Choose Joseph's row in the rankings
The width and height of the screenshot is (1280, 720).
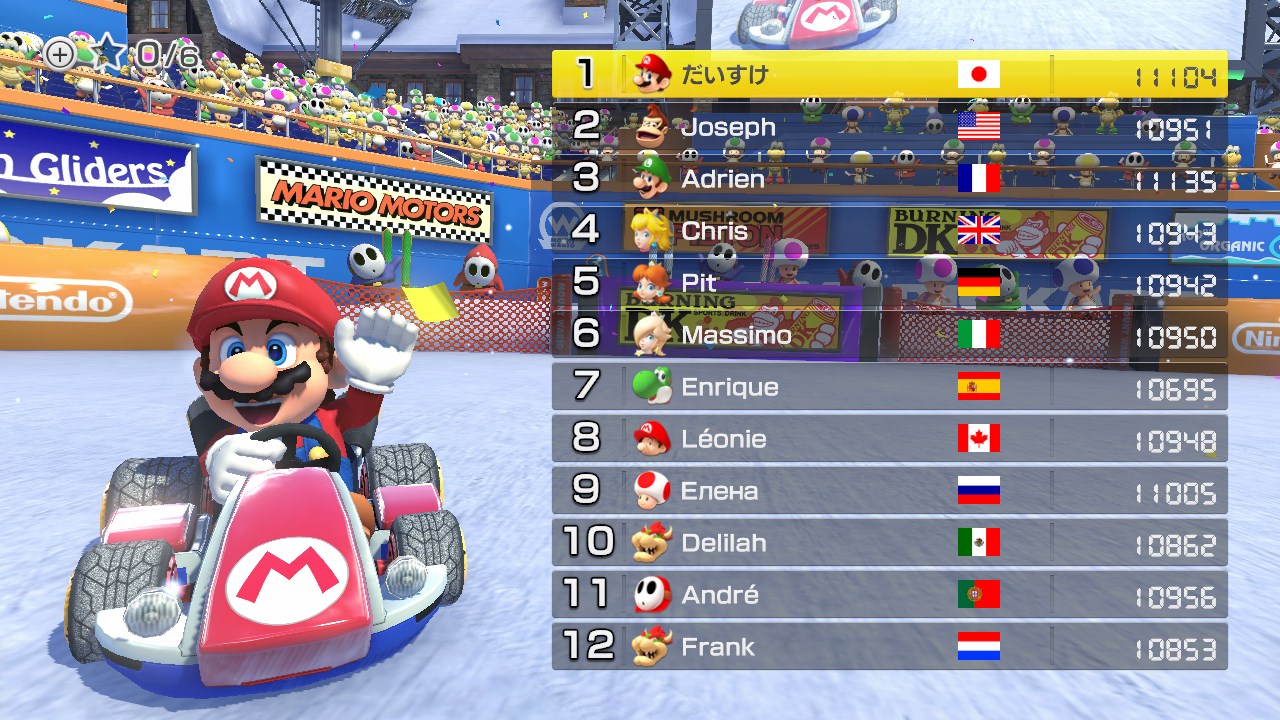coord(889,127)
